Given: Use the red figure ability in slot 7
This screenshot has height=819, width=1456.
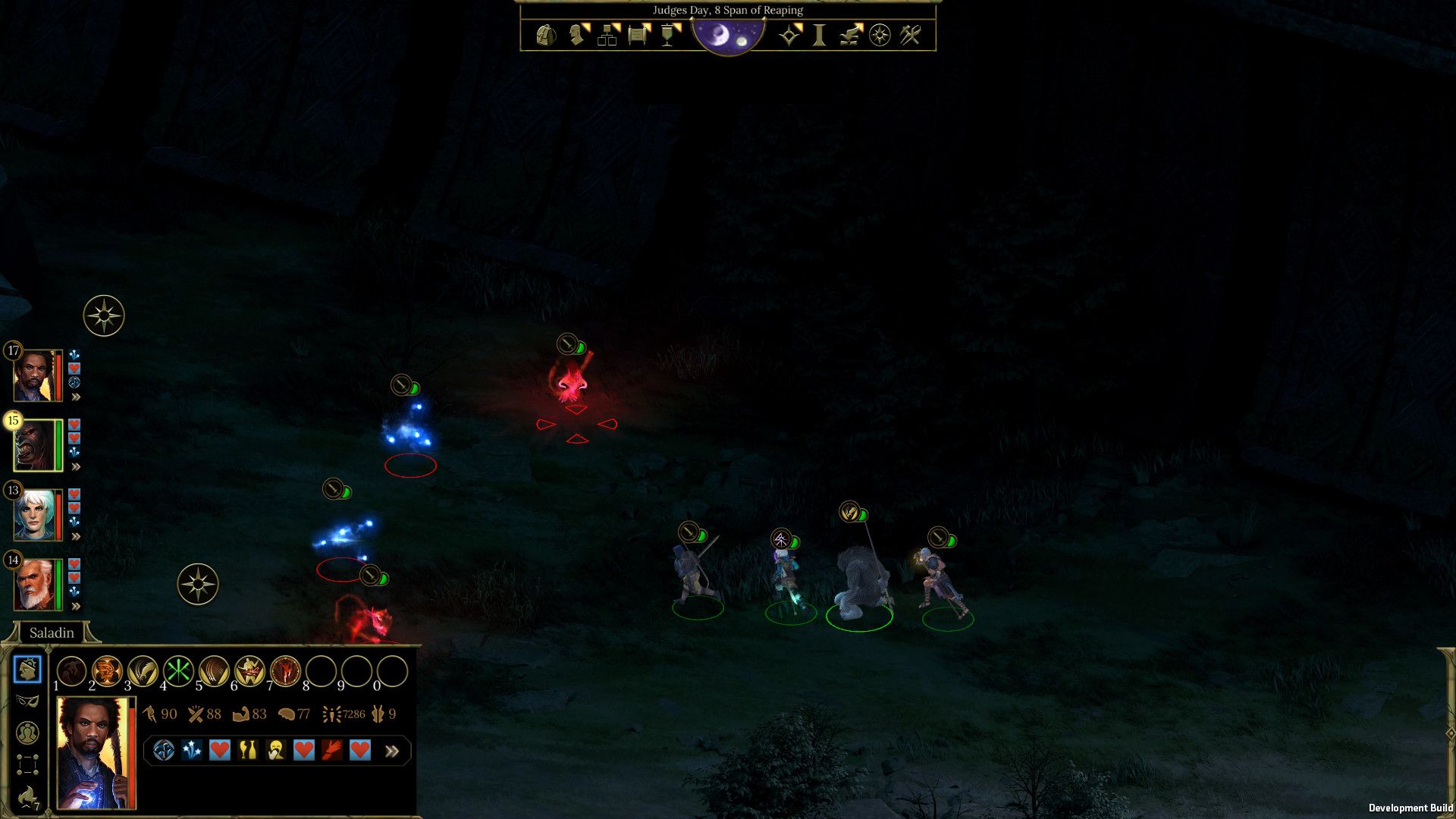Looking at the screenshot, I should tap(285, 671).
